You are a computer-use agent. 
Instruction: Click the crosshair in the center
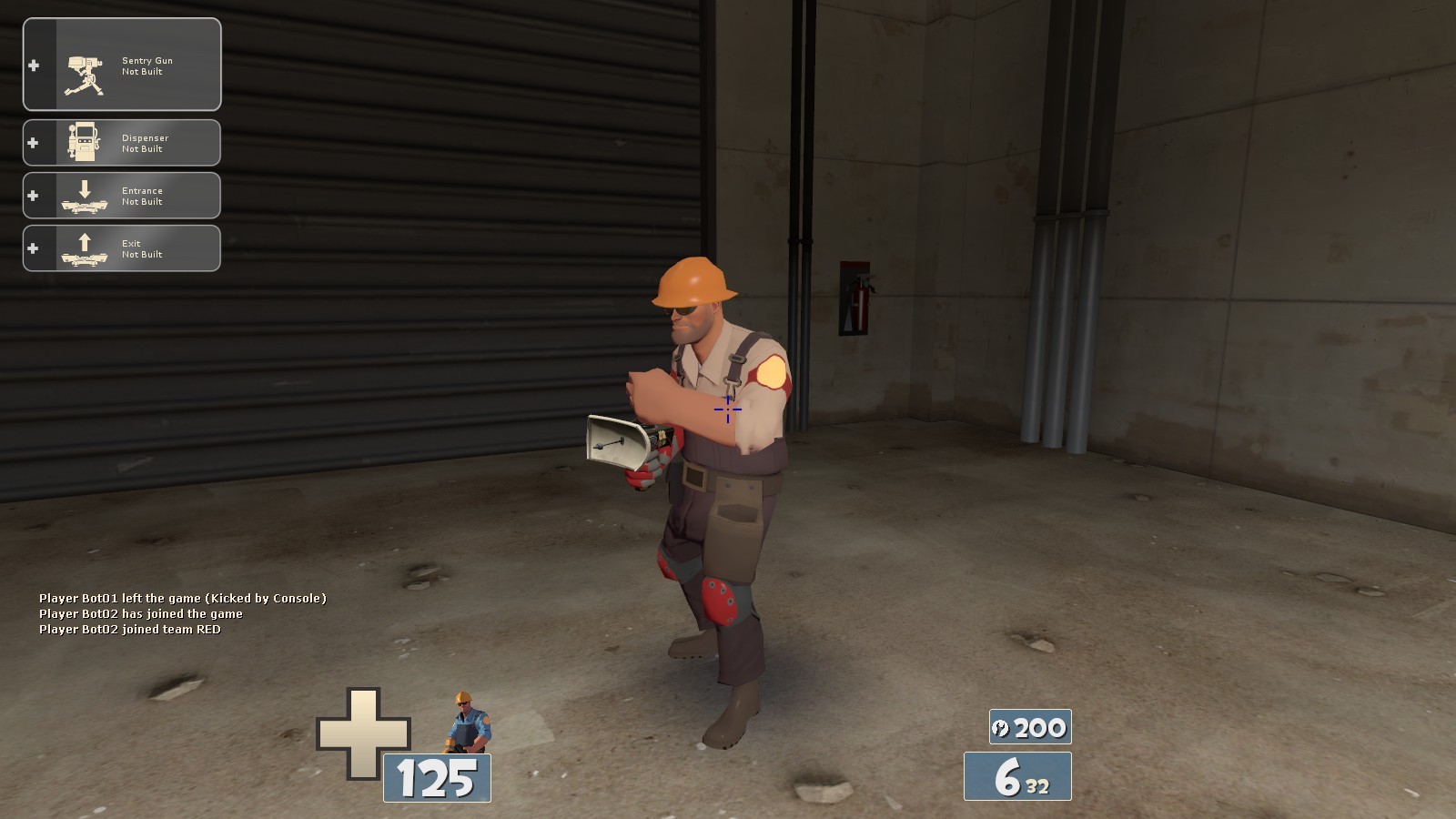click(x=728, y=411)
